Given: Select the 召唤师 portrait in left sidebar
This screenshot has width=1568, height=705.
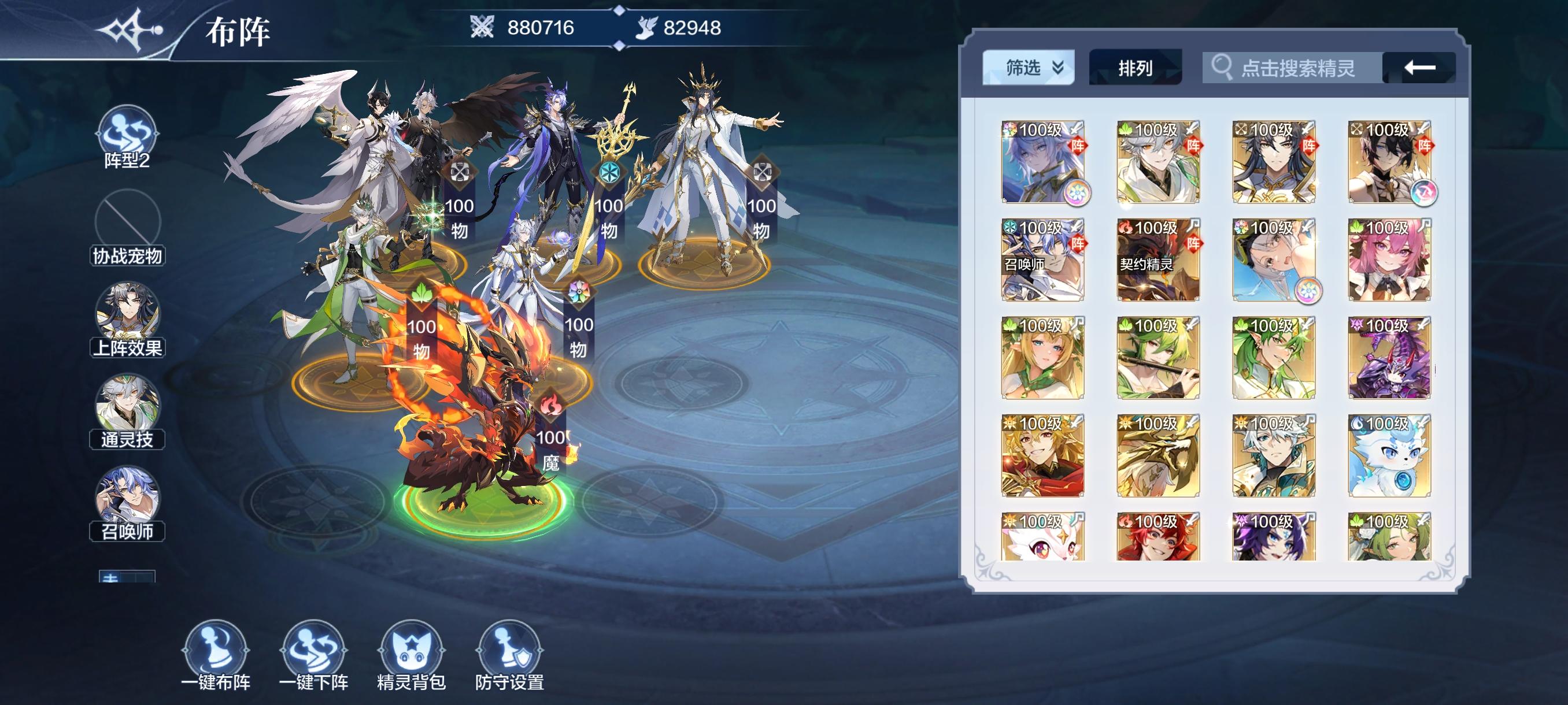Looking at the screenshot, I should (126, 500).
